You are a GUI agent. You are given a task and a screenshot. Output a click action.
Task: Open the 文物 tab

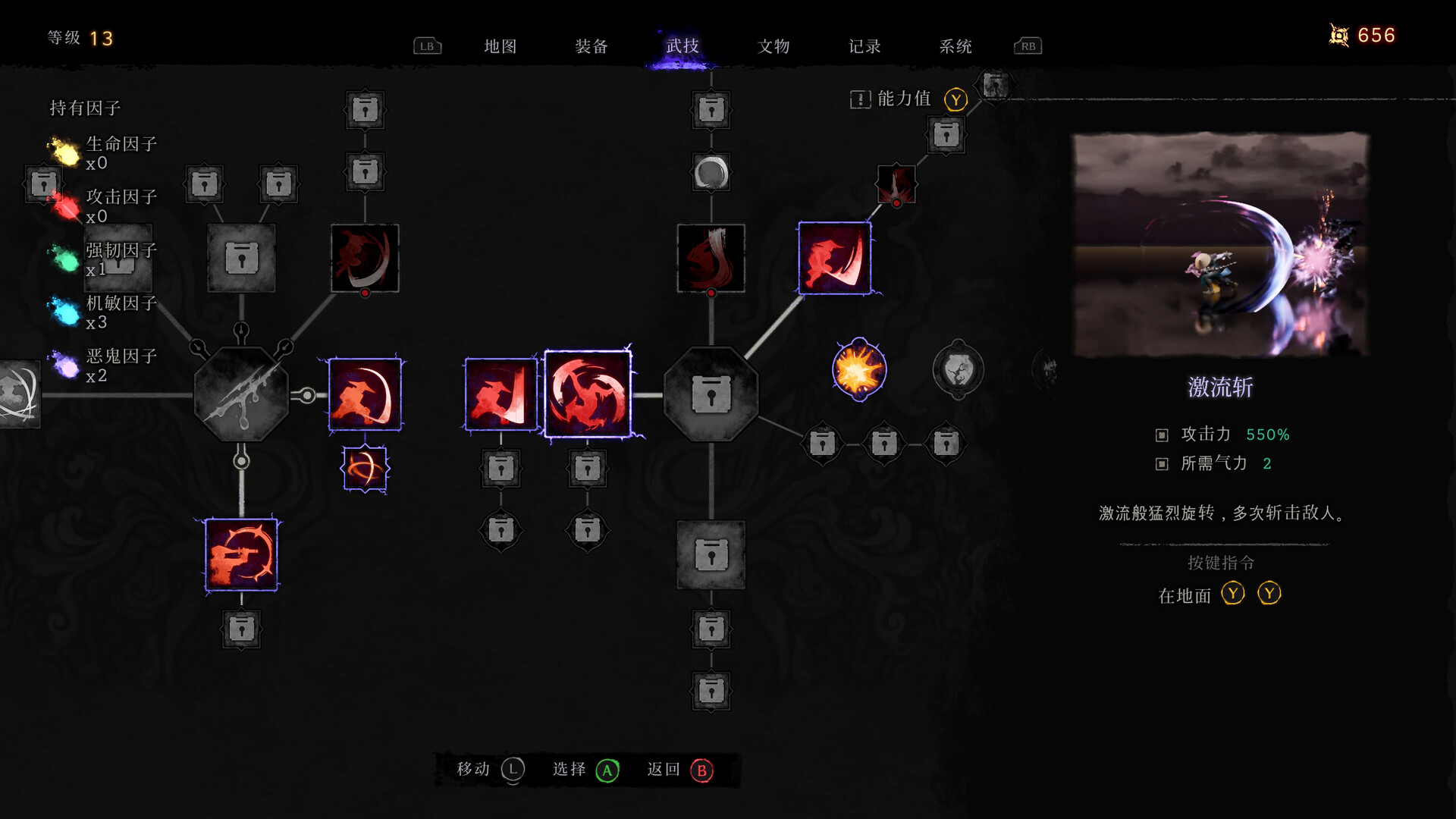click(x=774, y=46)
